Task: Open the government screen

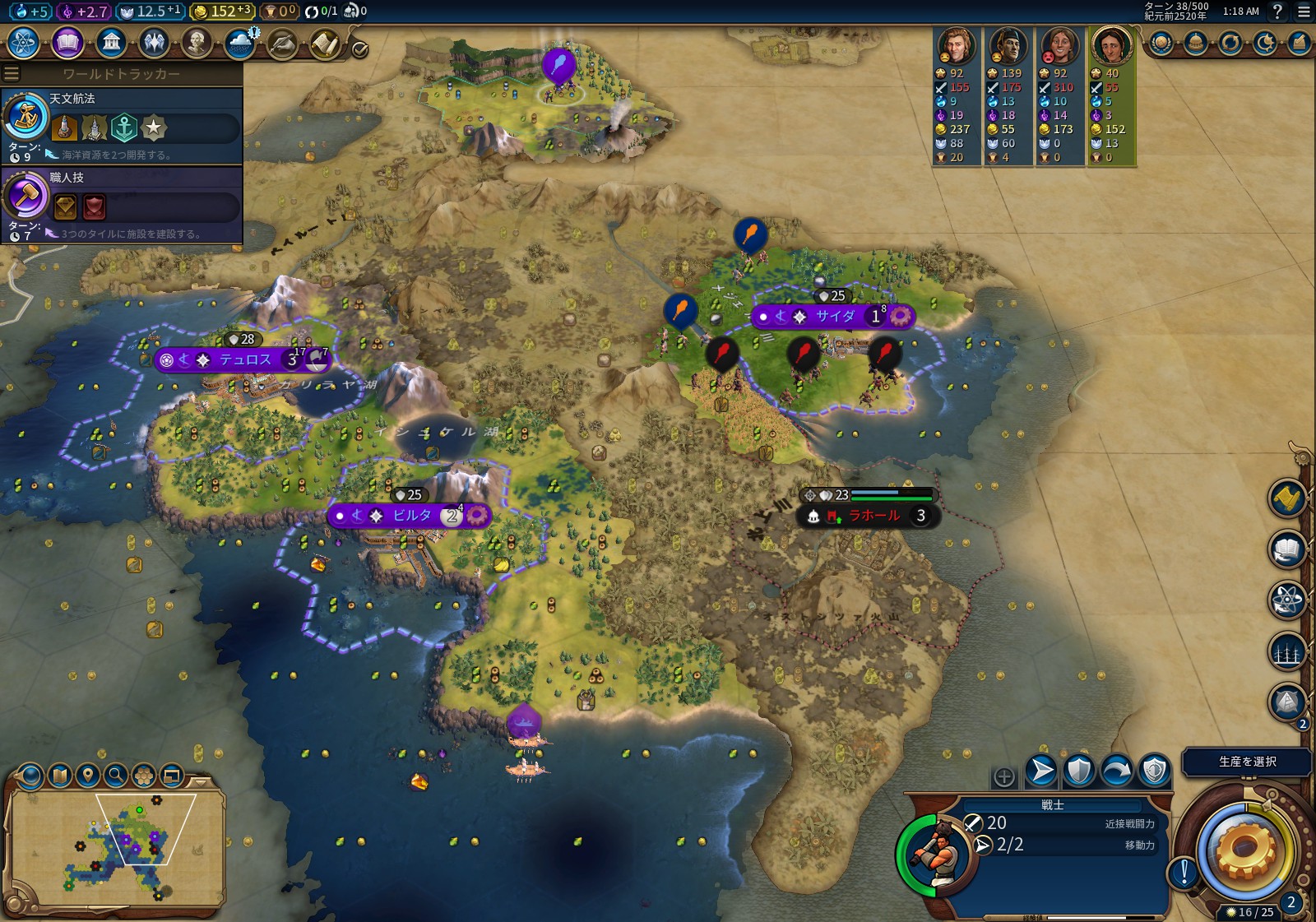Action: click(111, 42)
